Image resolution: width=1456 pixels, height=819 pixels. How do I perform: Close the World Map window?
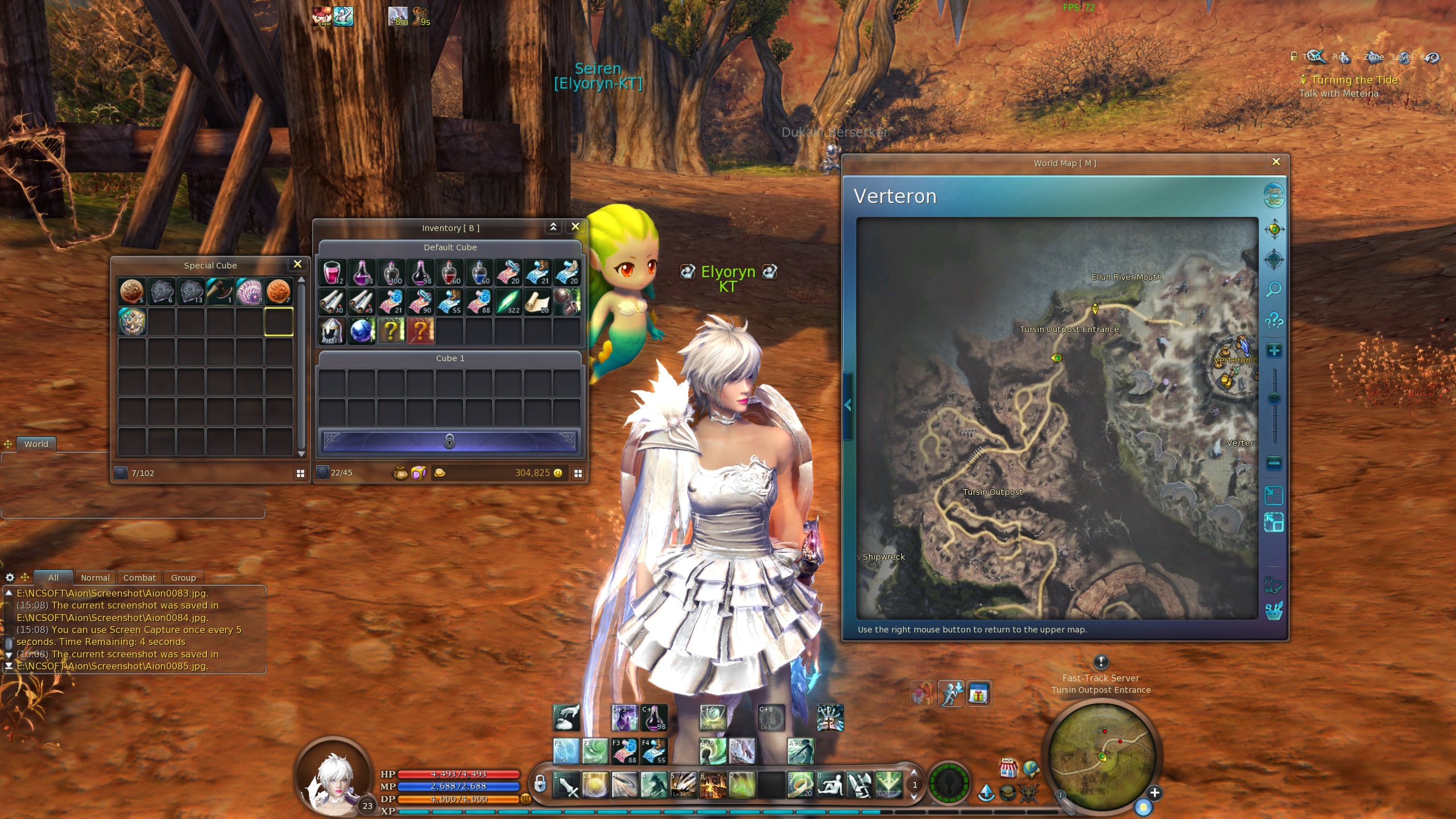tap(1276, 162)
